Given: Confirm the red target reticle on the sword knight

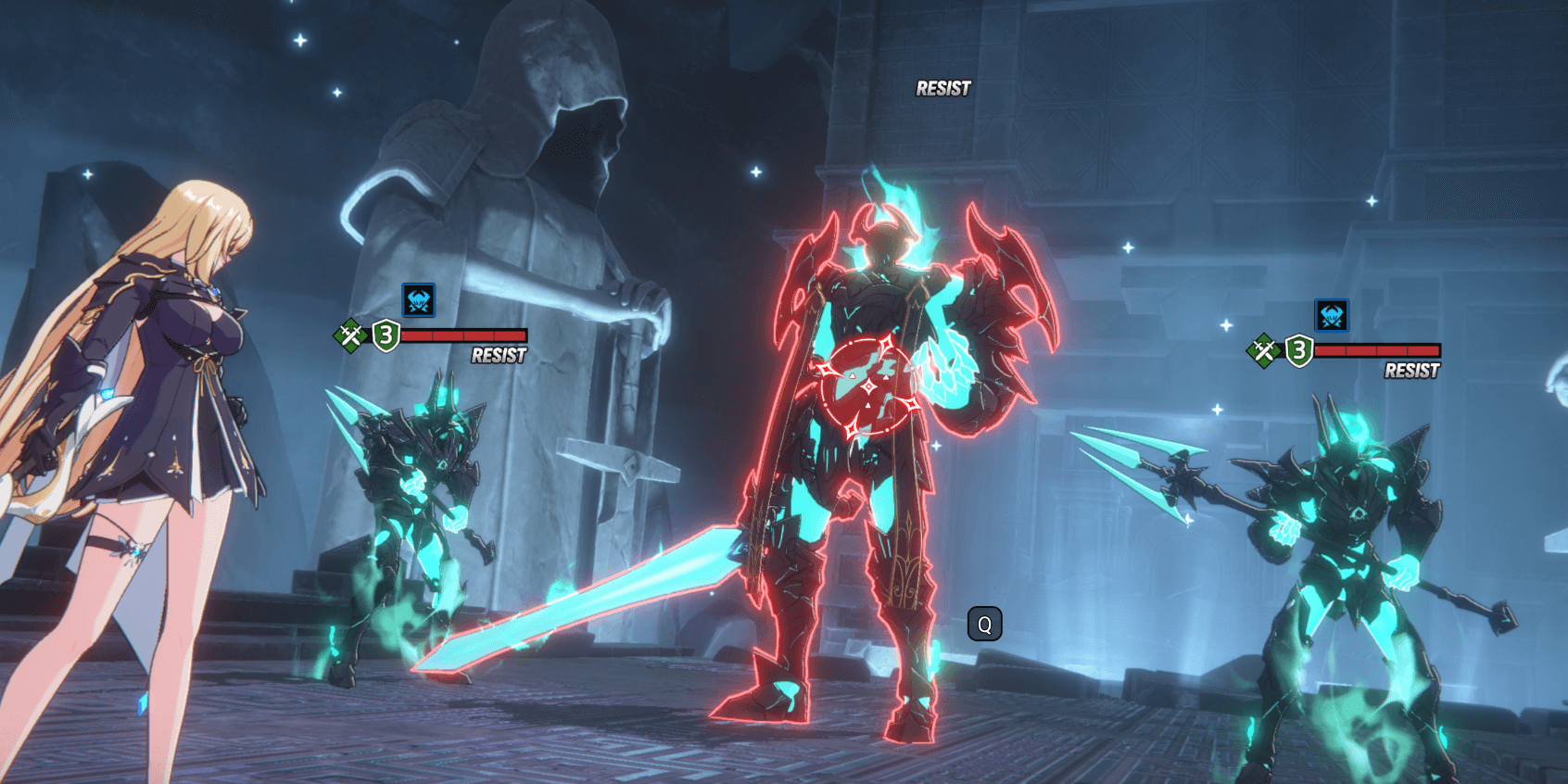Looking at the screenshot, I should pos(868,386).
